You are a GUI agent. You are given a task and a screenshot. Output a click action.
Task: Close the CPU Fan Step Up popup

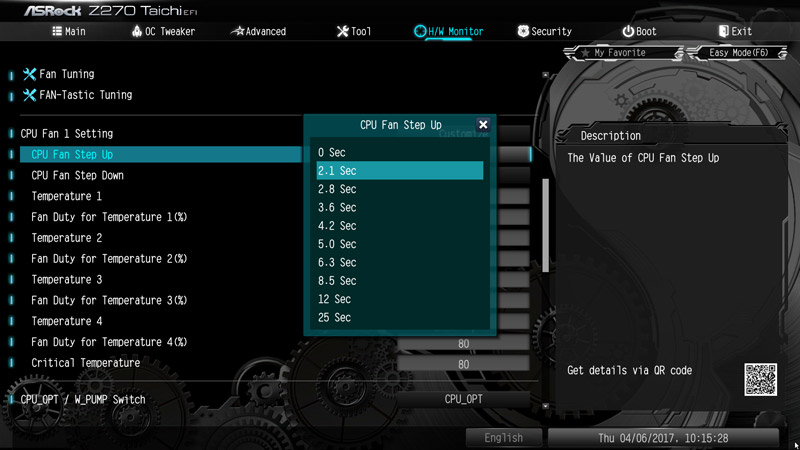click(483, 125)
